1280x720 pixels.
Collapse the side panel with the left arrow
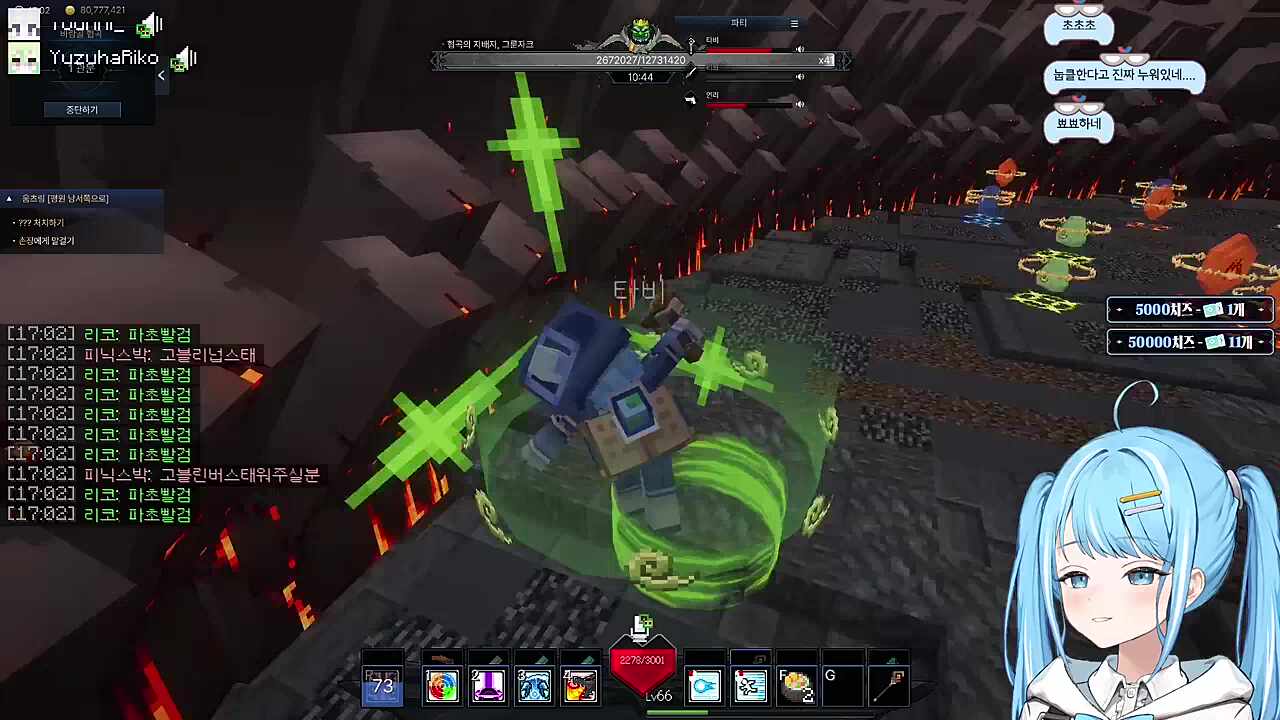pos(161,75)
